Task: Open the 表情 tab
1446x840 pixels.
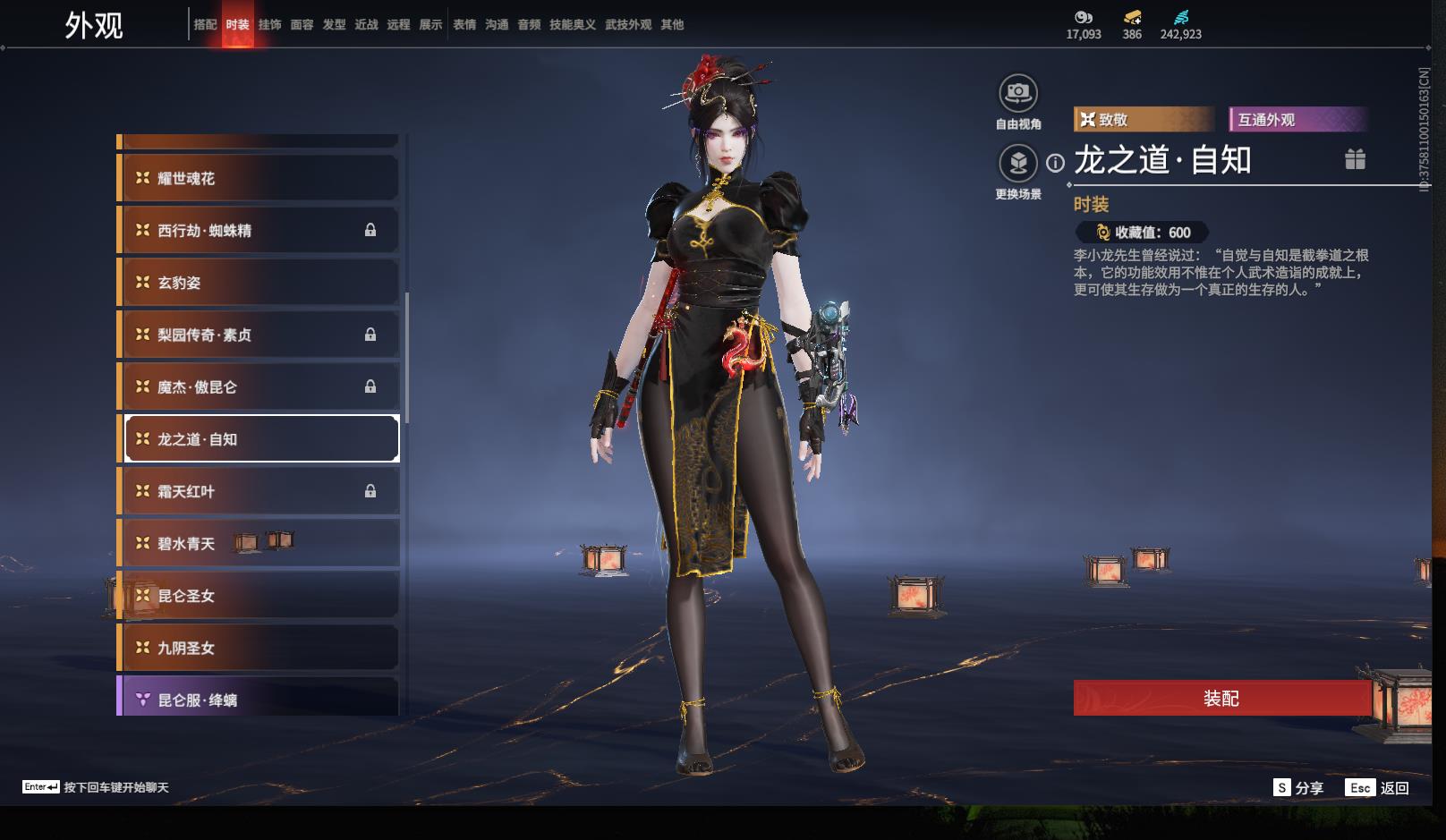Action: coord(464,25)
